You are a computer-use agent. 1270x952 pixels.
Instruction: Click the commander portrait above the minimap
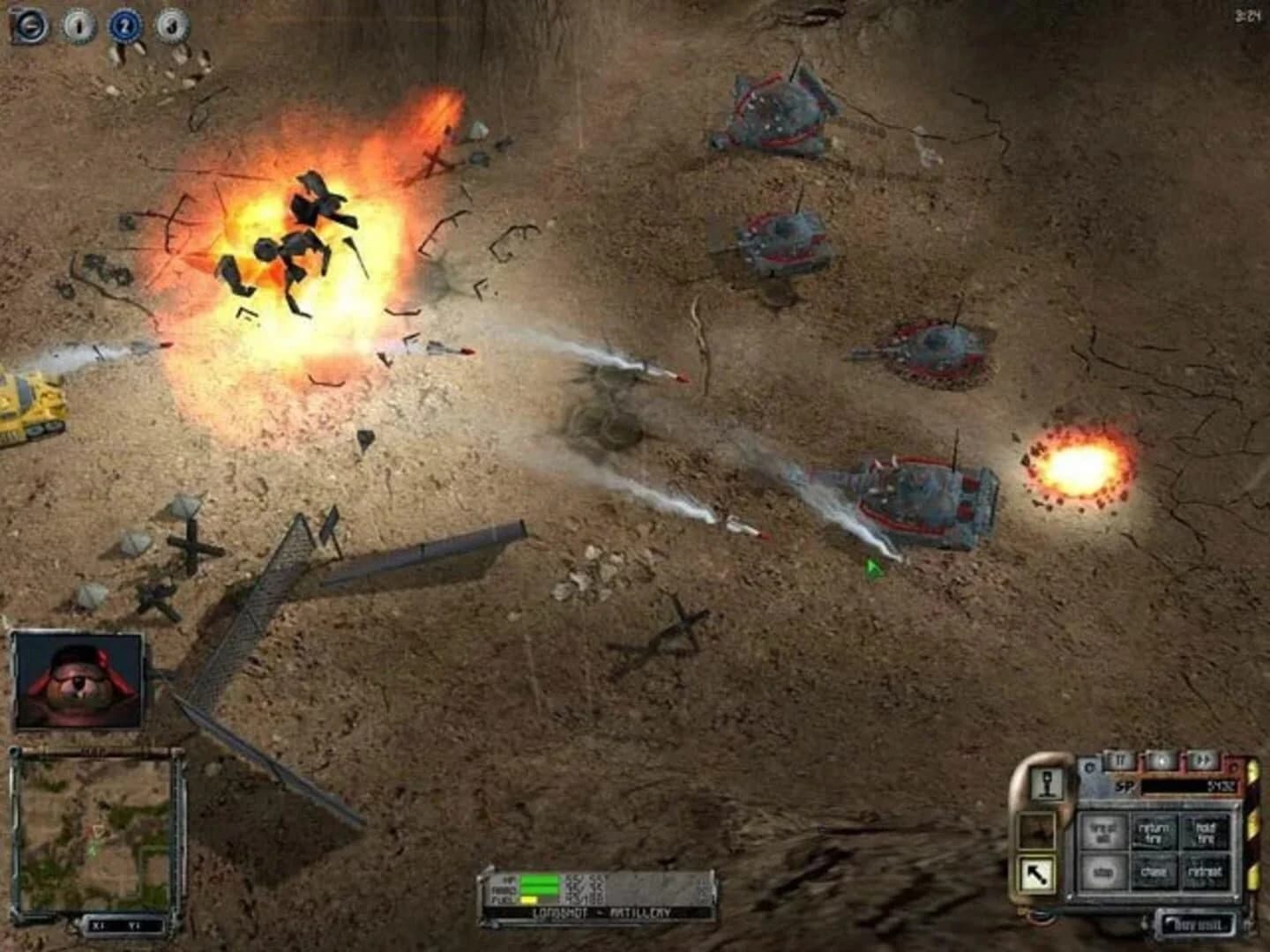pos(79,679)
